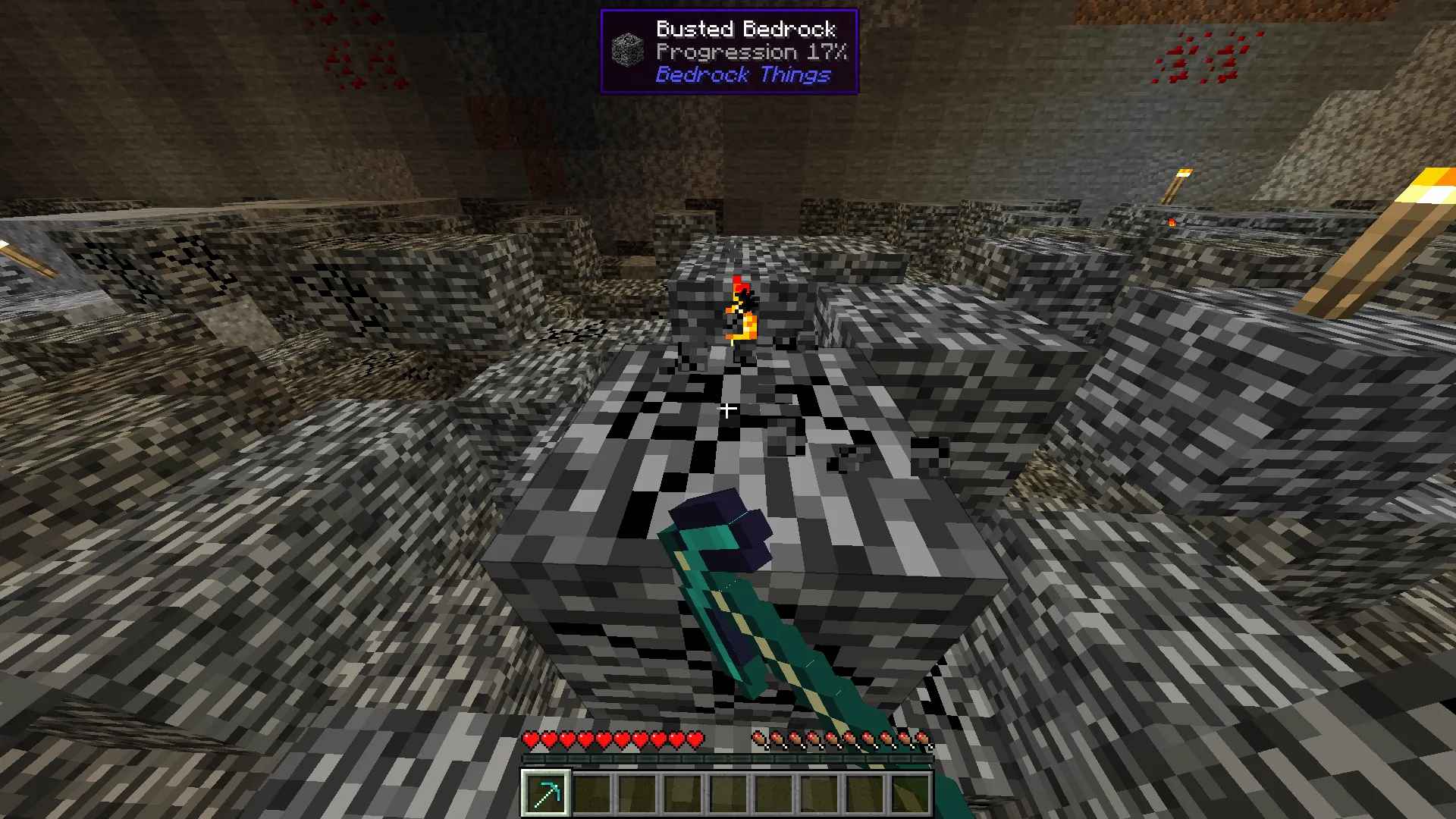Click the crosshair at screen center
Image resolution: width=1456 pixels, height=819 pixels.
pyautogui.click(x=728, y=408)
